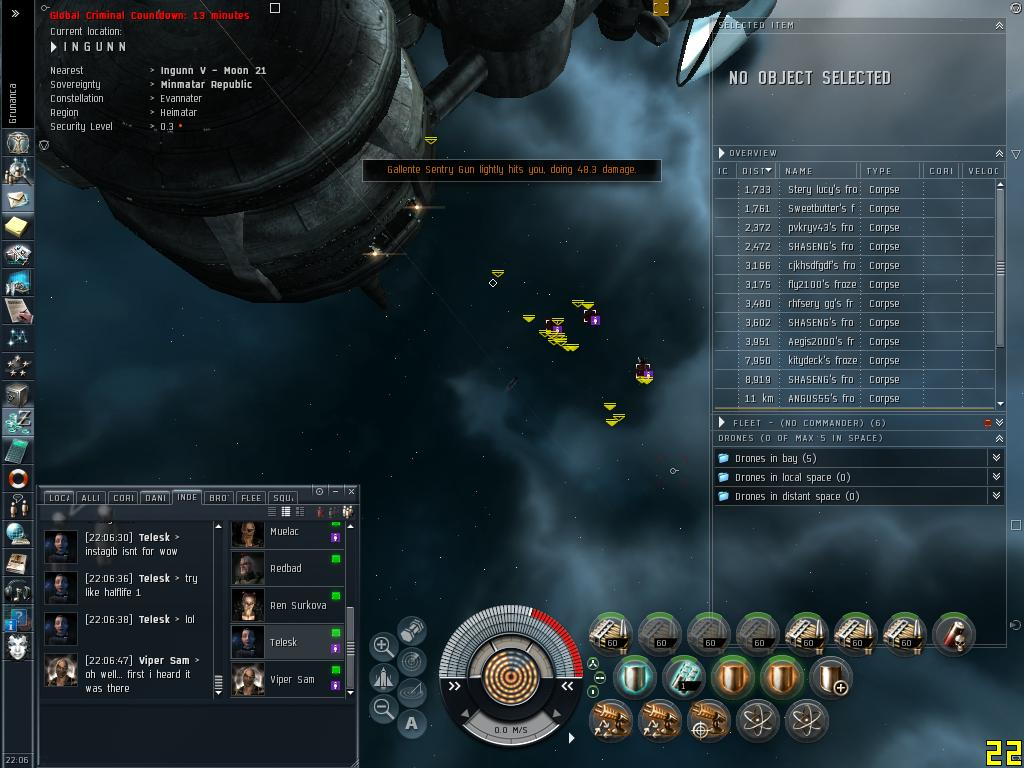Open the scanner radar button
The image size is (1024, 768).
point(412,661)
